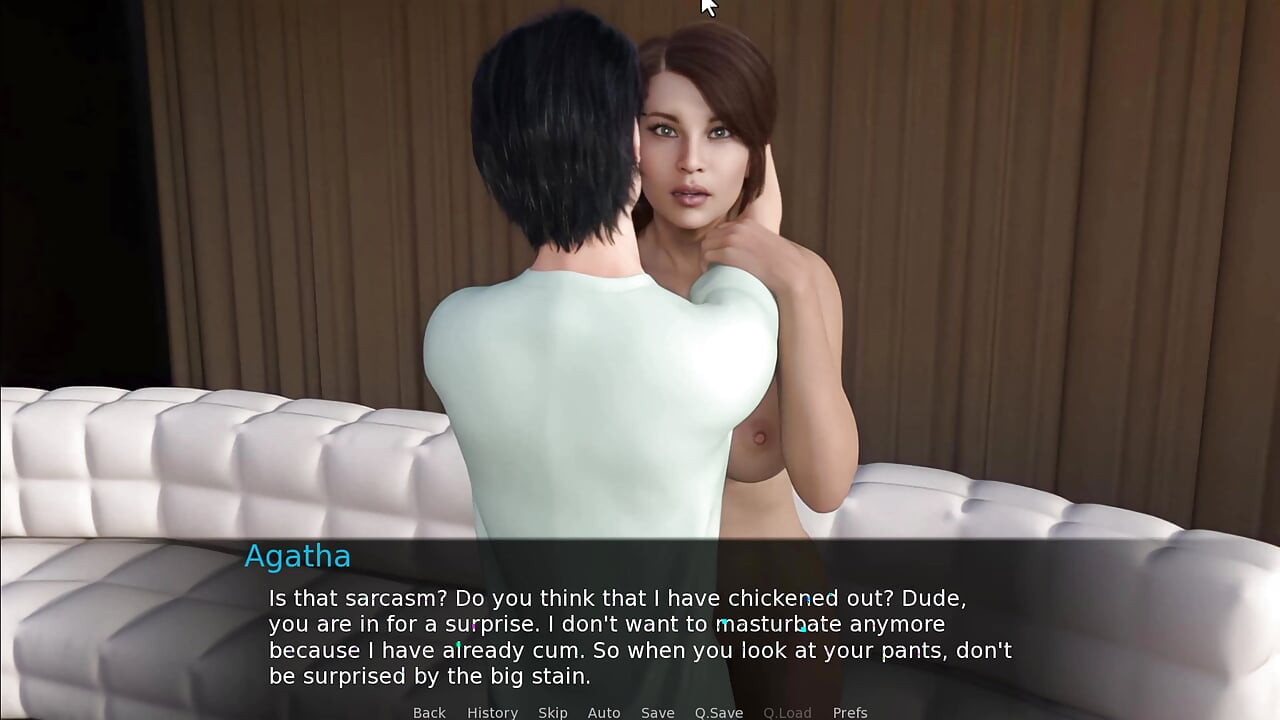Click Q.Save to quick save

click(719, 712)
